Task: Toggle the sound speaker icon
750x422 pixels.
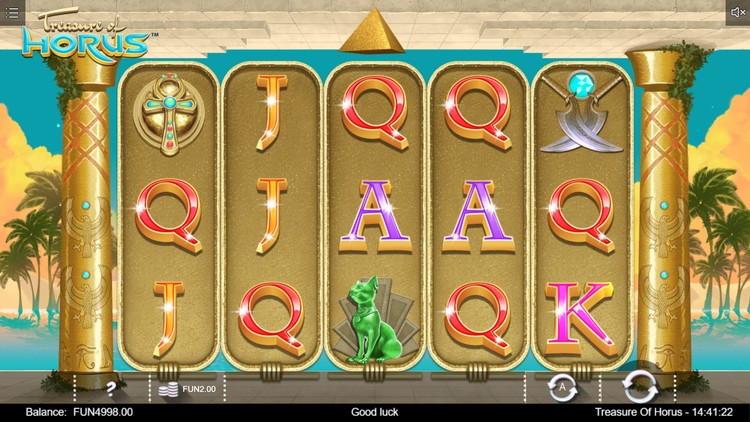Action: (x=737, y=13)
